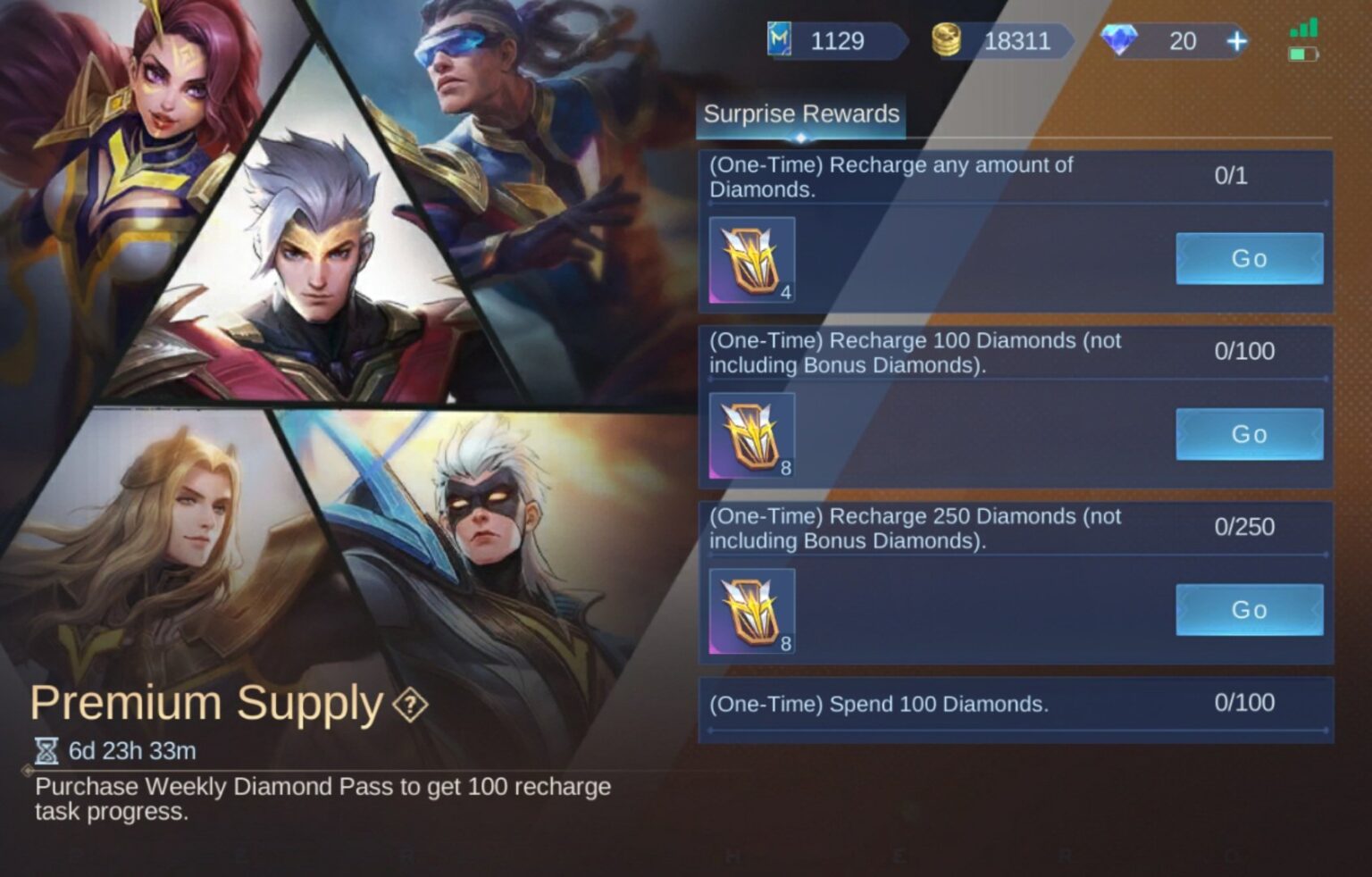The height and width of the screenshot is (877, 1372).
Task: Click the battery status indicator
Action: [1301, 54]
